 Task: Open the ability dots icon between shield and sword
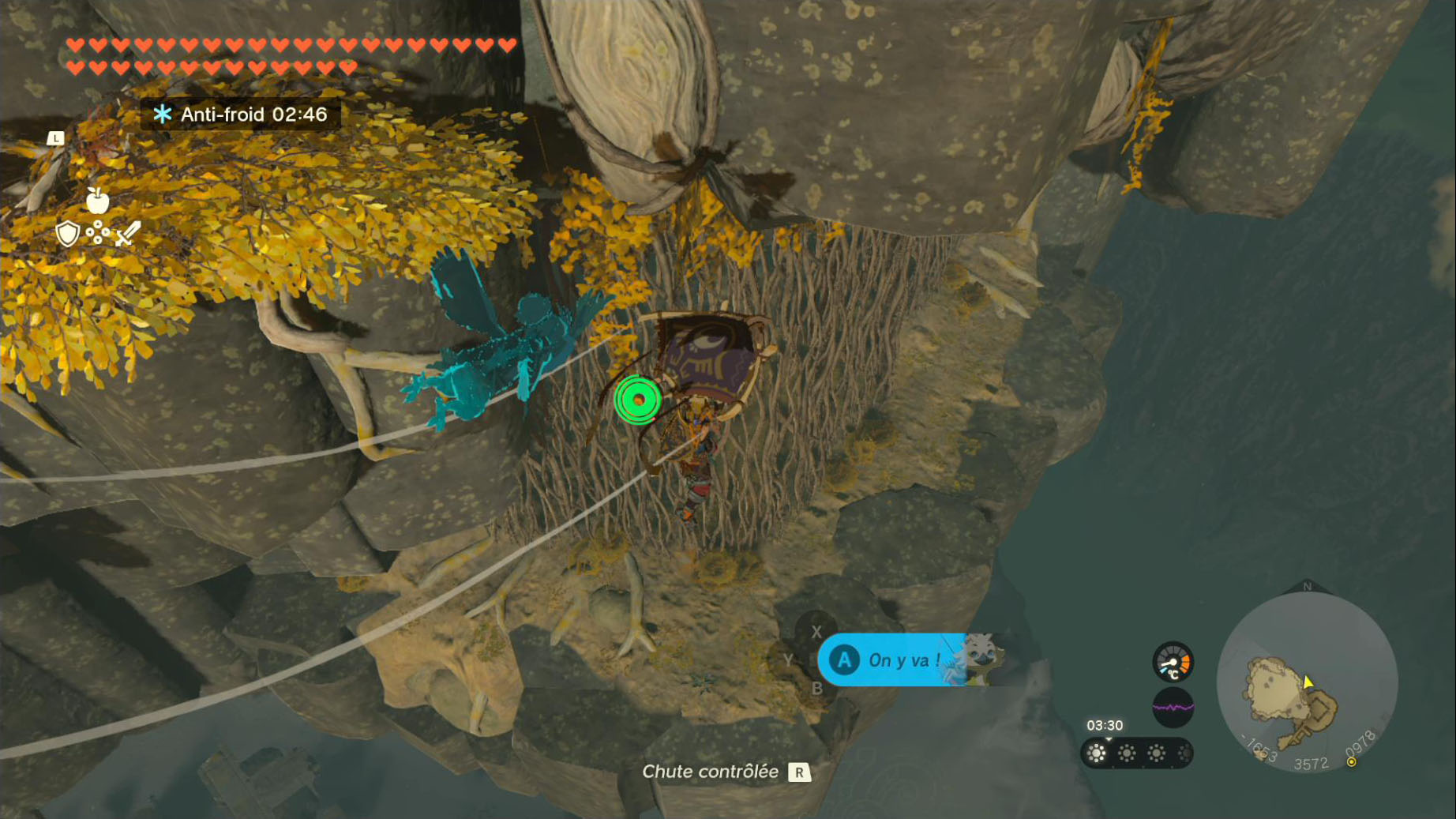(98, 233)
